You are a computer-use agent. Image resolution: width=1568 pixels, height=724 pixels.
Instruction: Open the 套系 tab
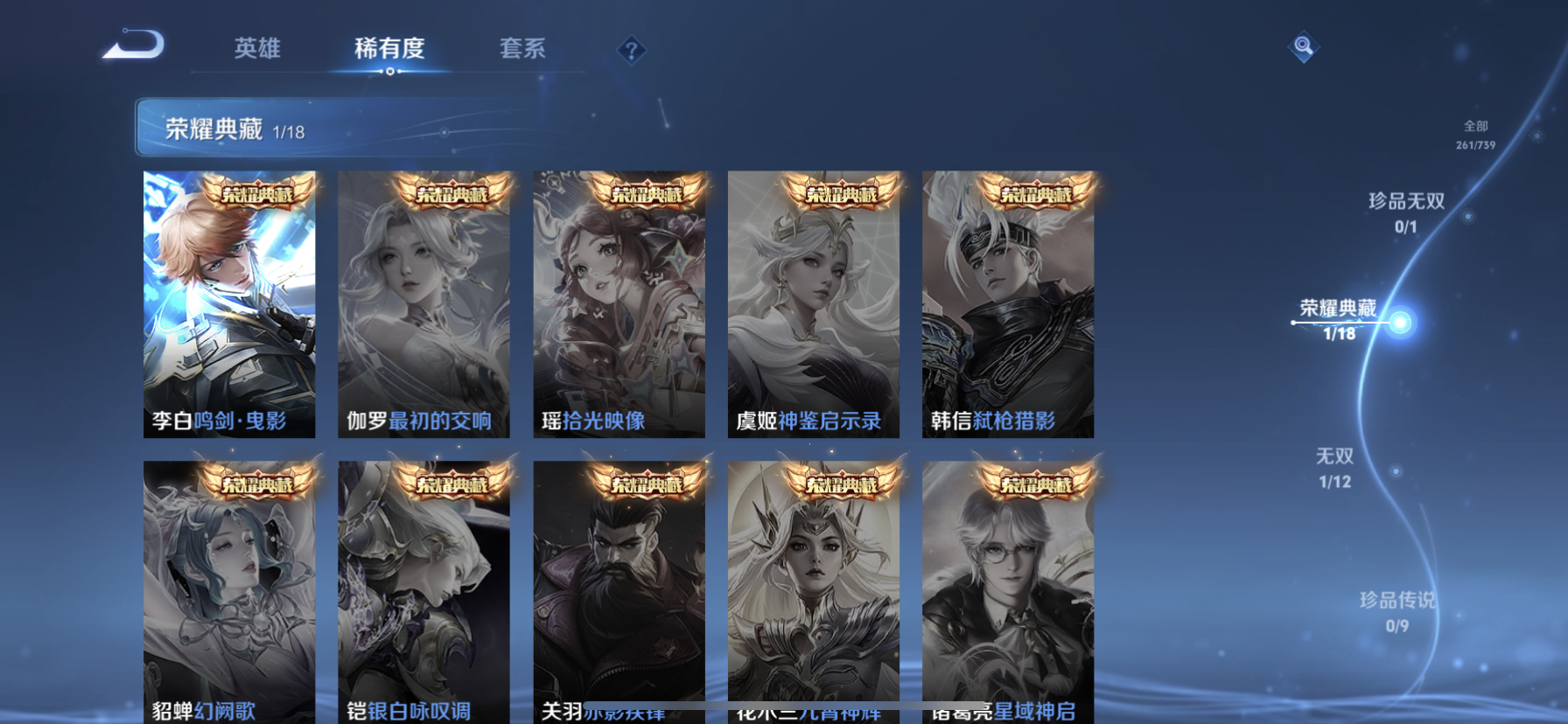(522, 48)
